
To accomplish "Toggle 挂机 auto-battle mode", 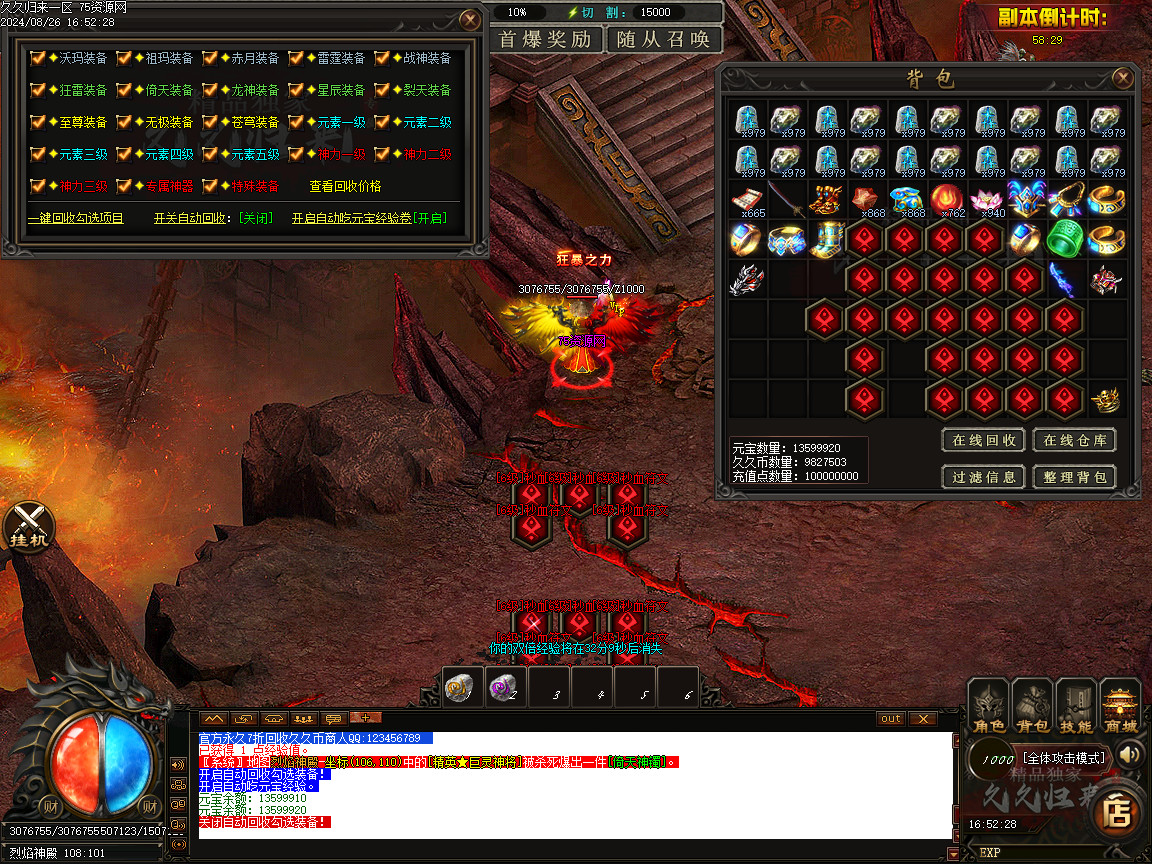I will click(x=29, y=524).
